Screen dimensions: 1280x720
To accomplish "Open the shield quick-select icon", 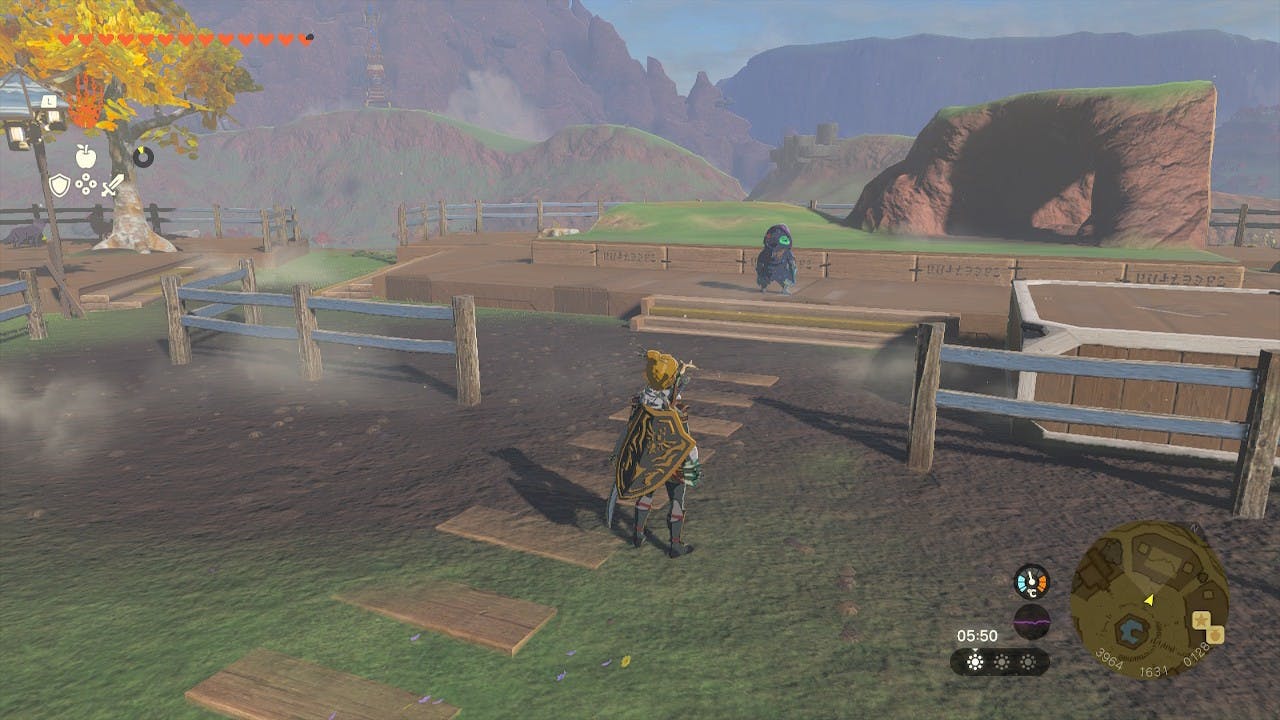I will tap(60, 185).
